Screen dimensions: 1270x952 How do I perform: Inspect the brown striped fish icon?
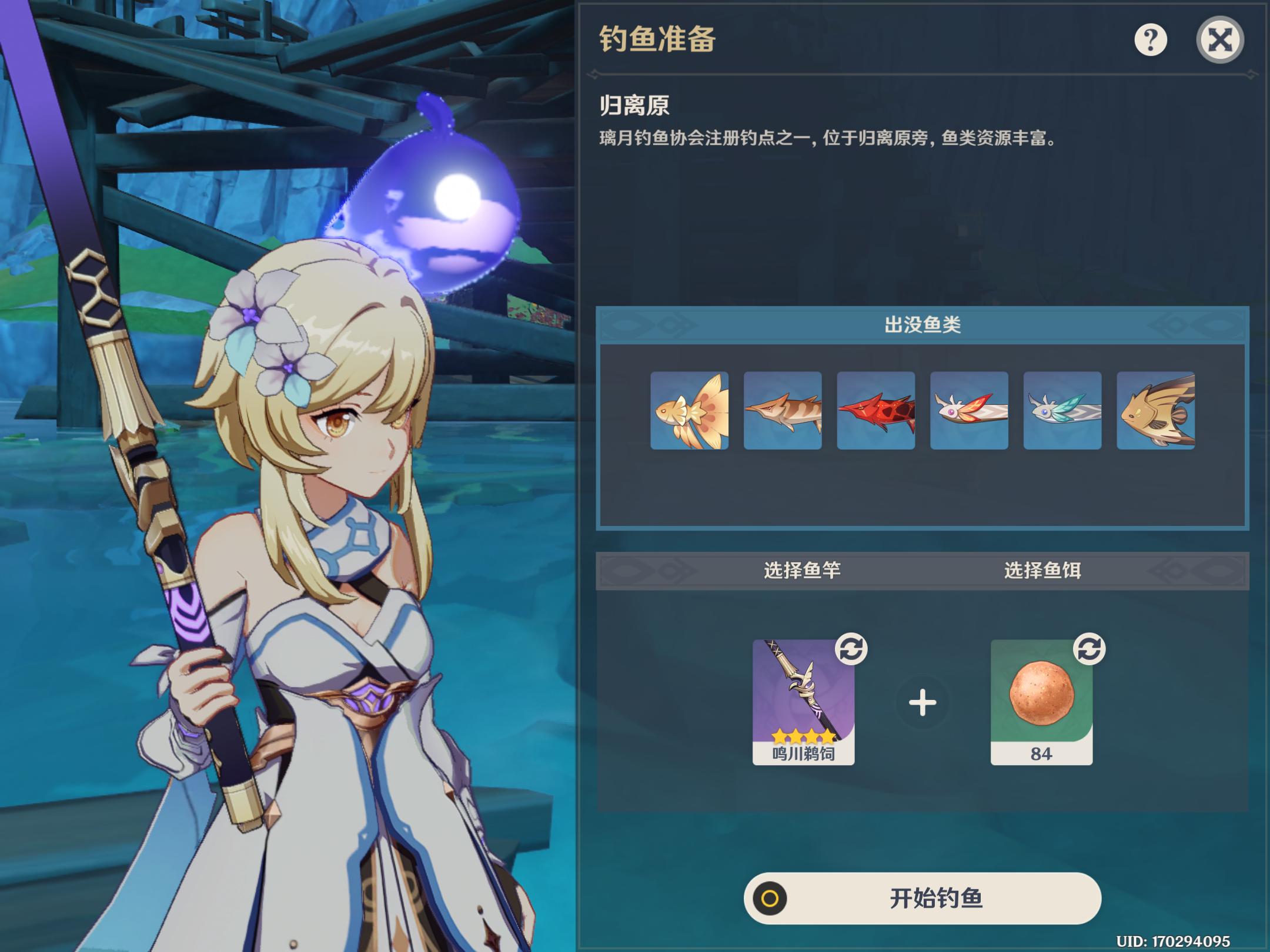coord(783,411)
